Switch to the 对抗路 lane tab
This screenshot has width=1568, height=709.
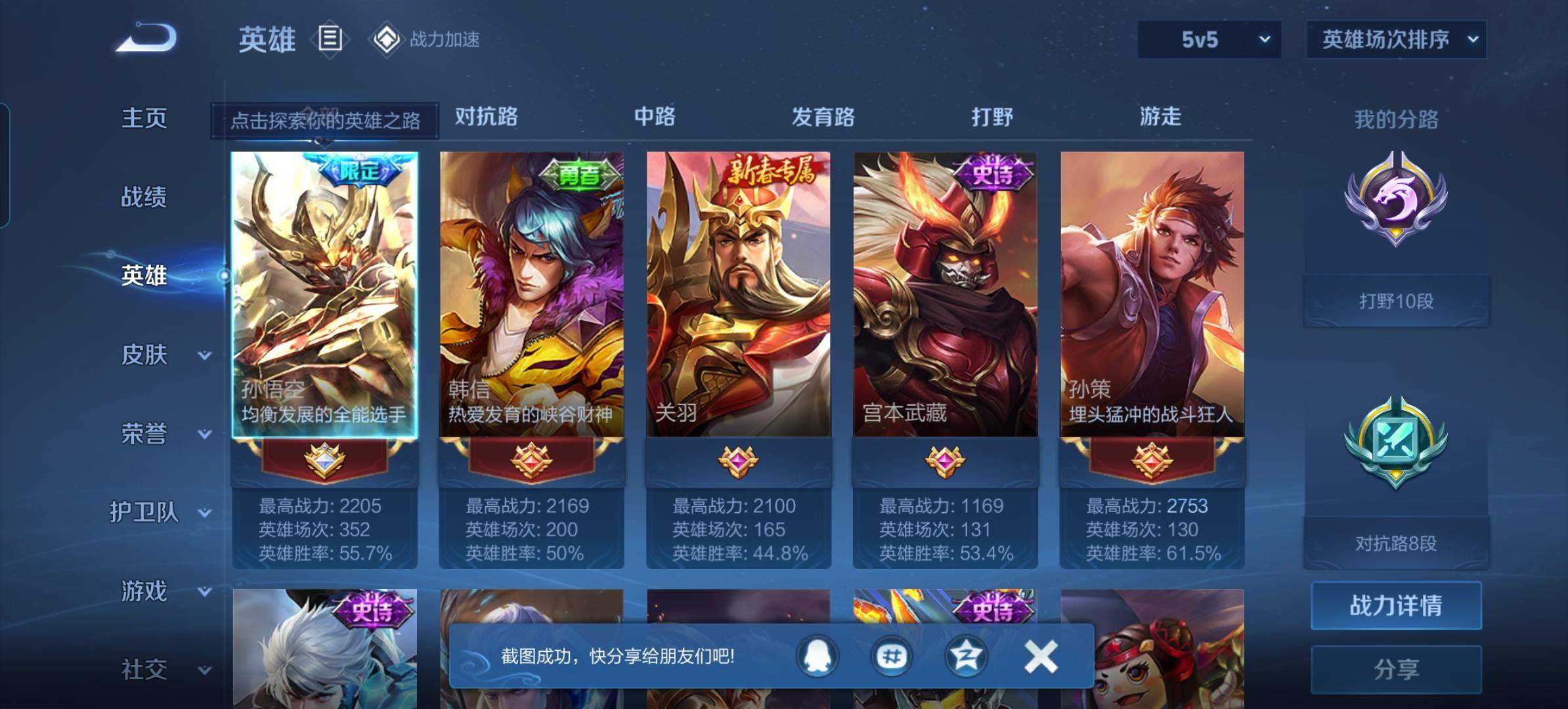click(x=486, y=117)
